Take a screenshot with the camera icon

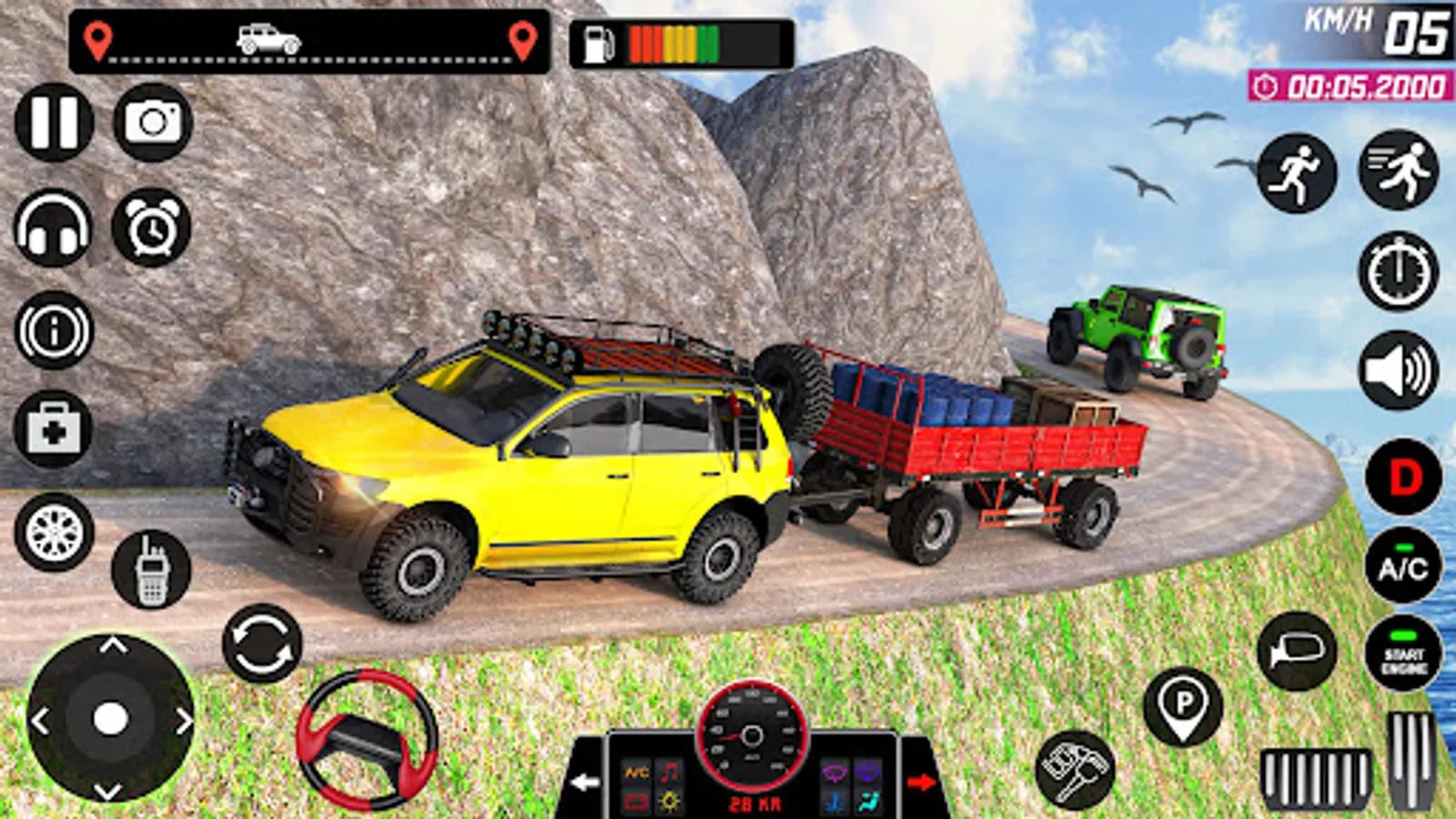click(x=153, y=123)
